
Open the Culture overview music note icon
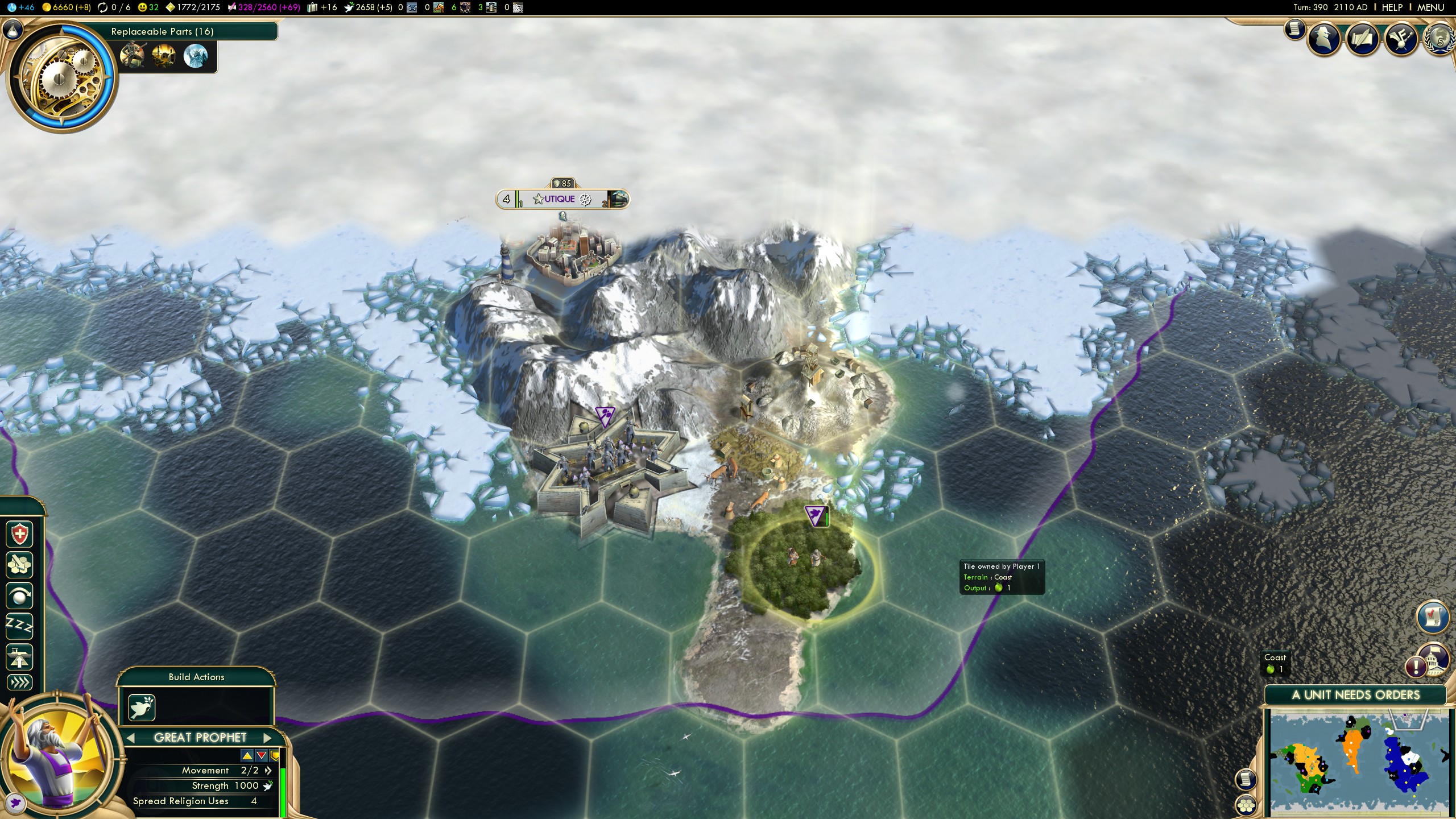click(x=1400, y=40)
